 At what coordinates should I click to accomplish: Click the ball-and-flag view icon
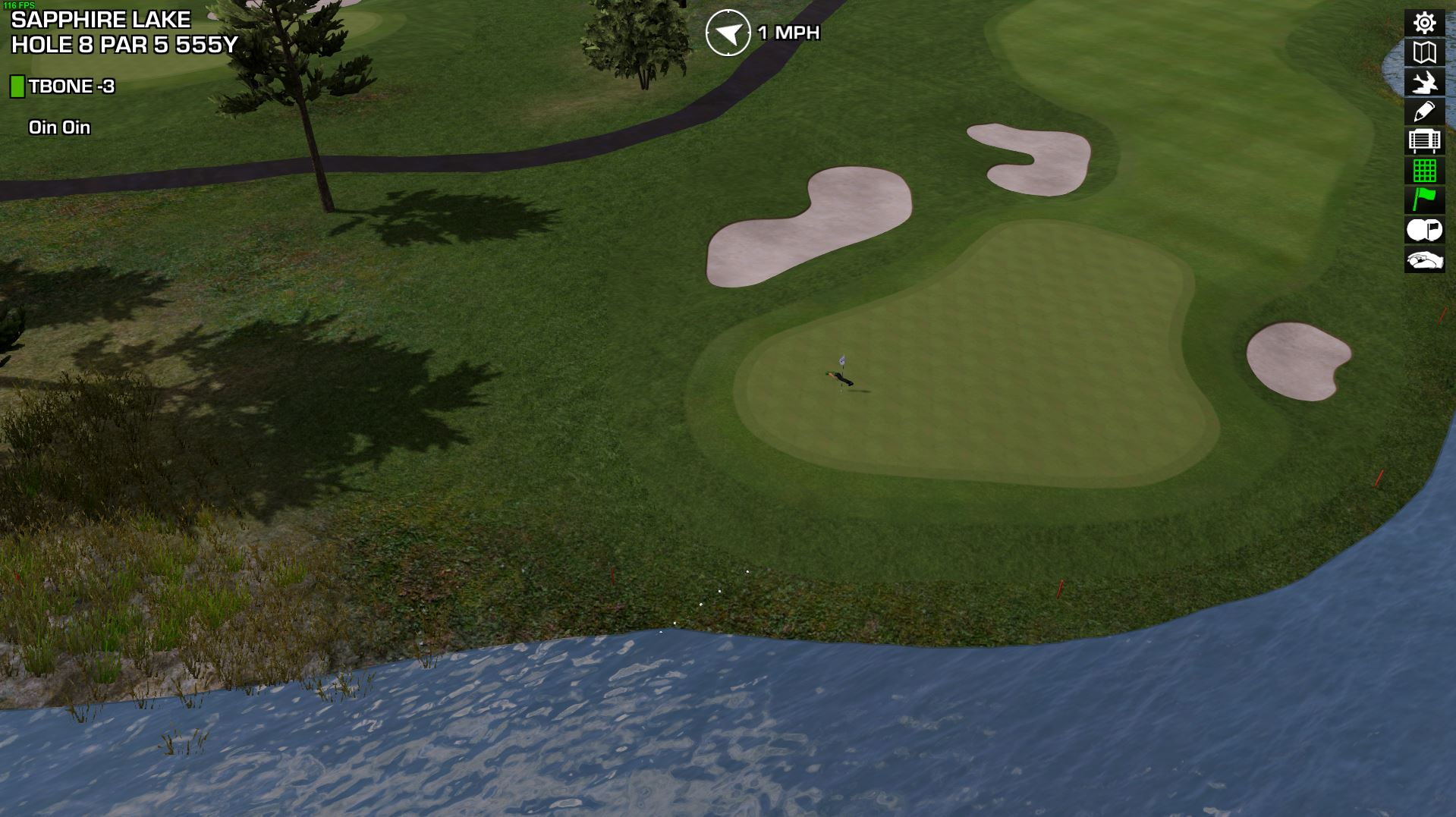tap(1424, 230)
